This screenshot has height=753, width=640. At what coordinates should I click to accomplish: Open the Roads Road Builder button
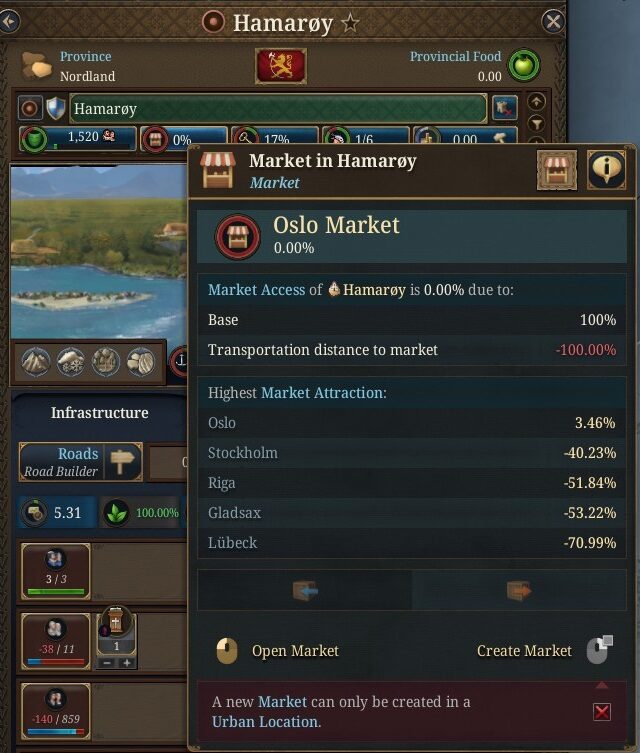pos(80,461)
